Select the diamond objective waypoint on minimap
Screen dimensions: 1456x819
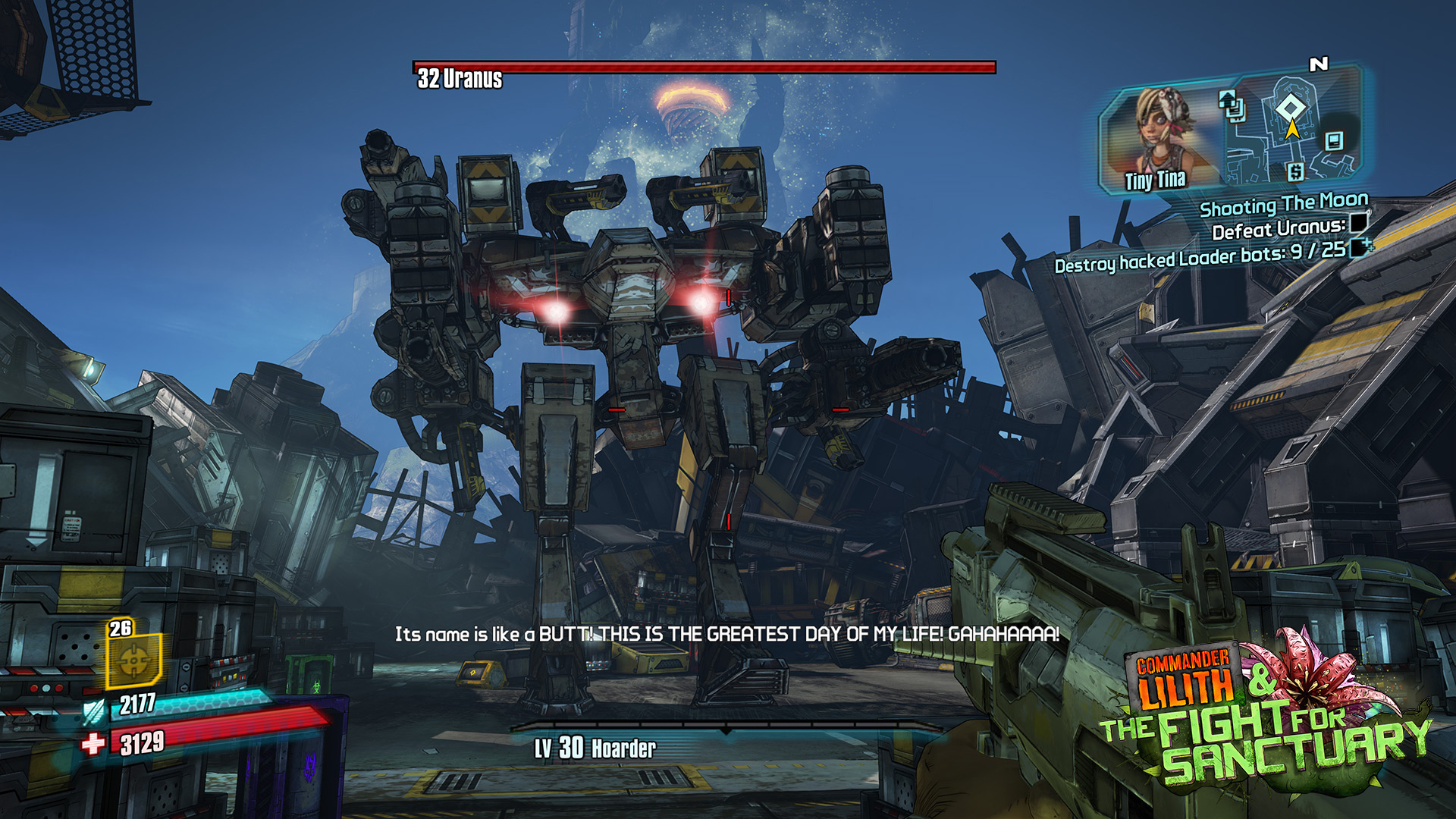(x=1290, y=107)
